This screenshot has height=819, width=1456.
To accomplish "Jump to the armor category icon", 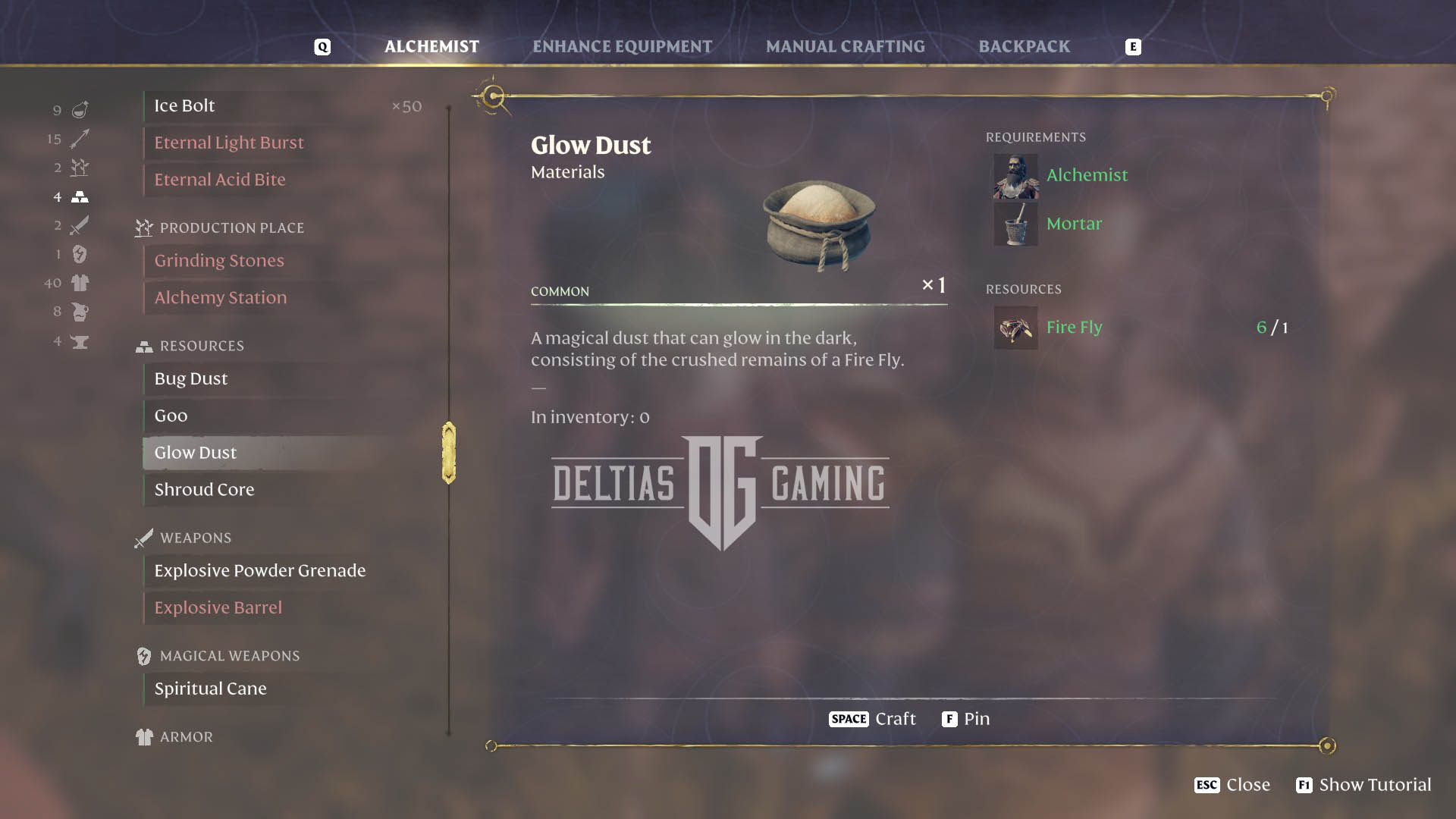I will [80, 283].
